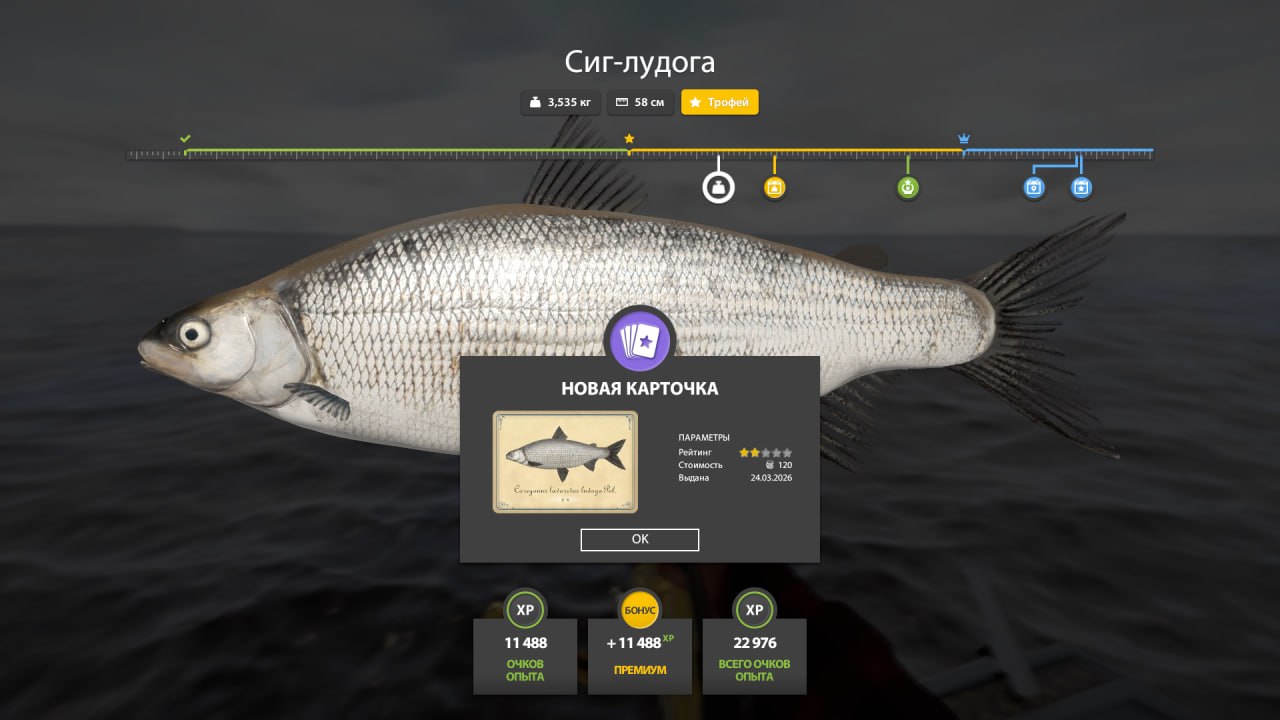Click the Трофей badge
1280x720 pixels.
pyautogui.click(x=719, y=102)
